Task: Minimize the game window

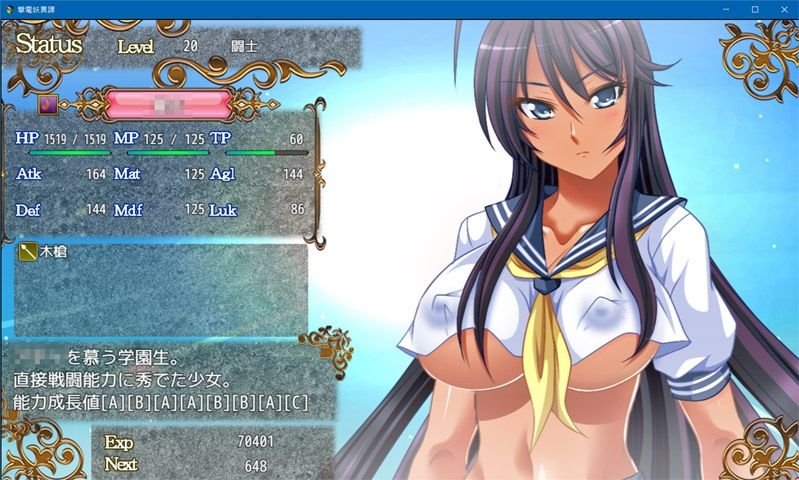Action: [x=727, y=9]
